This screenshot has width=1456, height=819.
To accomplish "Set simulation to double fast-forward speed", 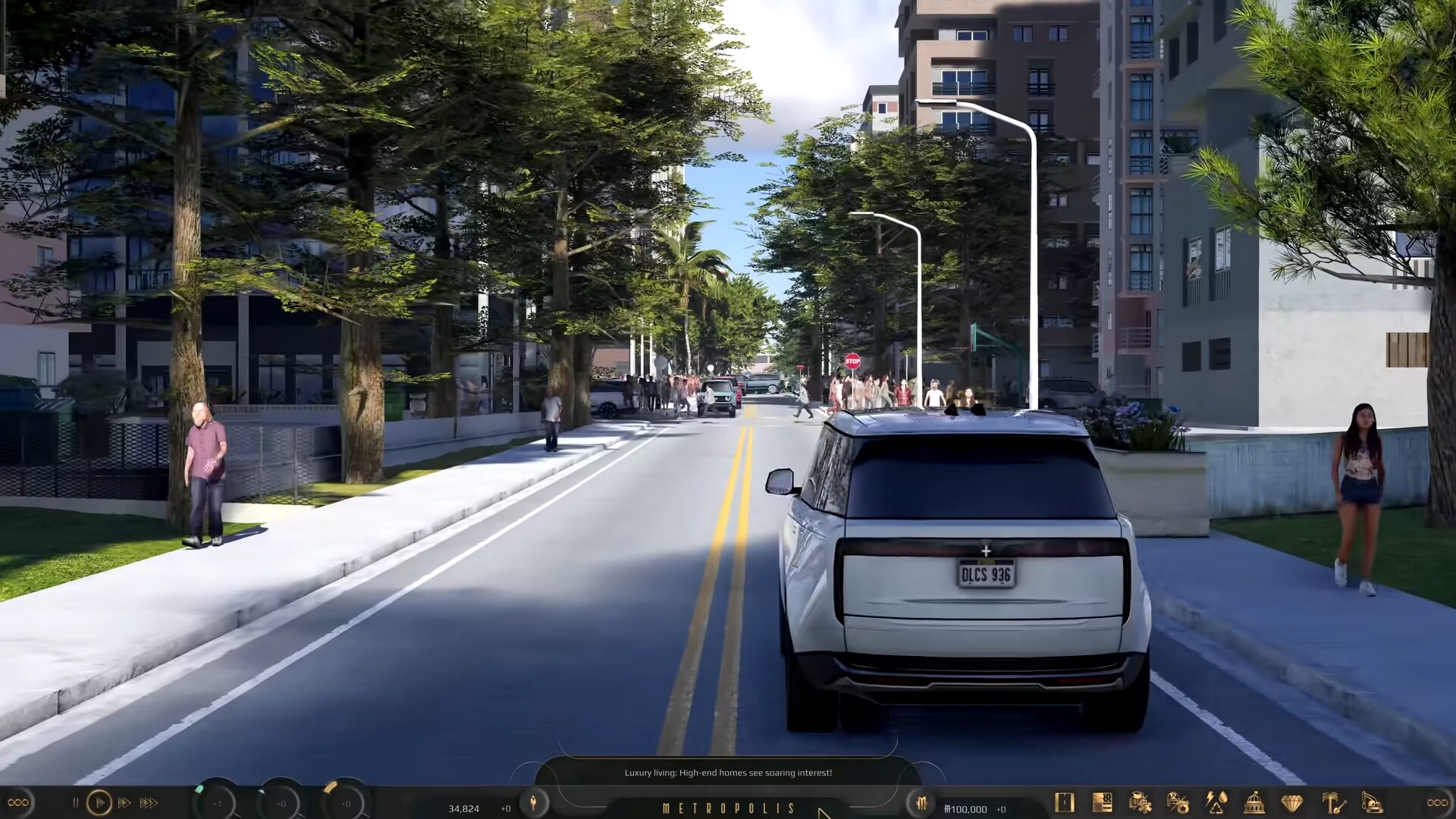I will click(124, 802).
